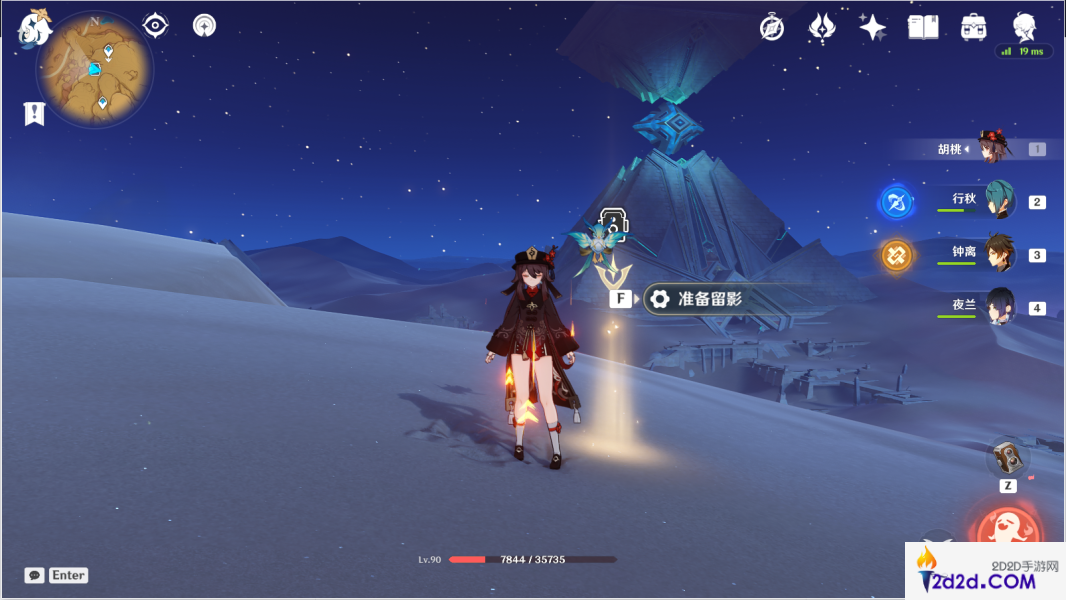Use the gadget above the Z key
This screenshot has height=600, width=1066.
click(x=1008, y=458)
